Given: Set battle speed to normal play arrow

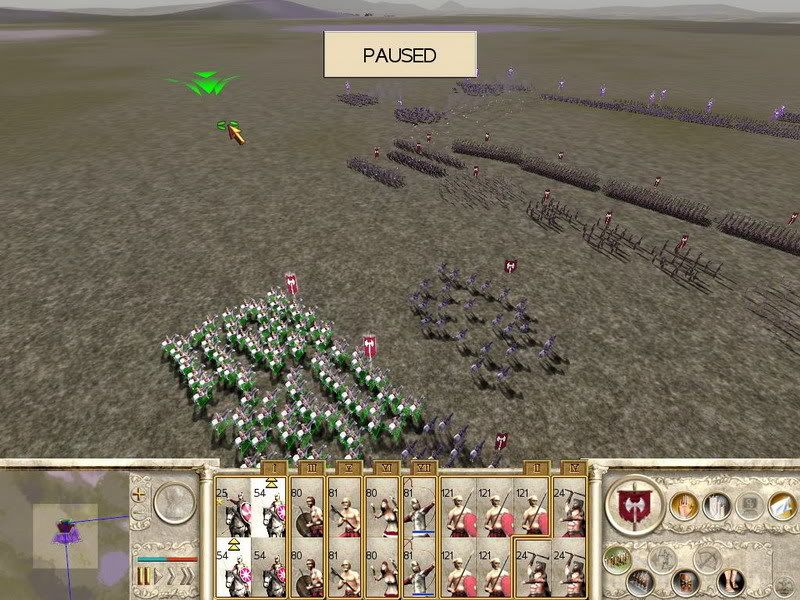Looking at the screenshot, I should coord(157,577).
